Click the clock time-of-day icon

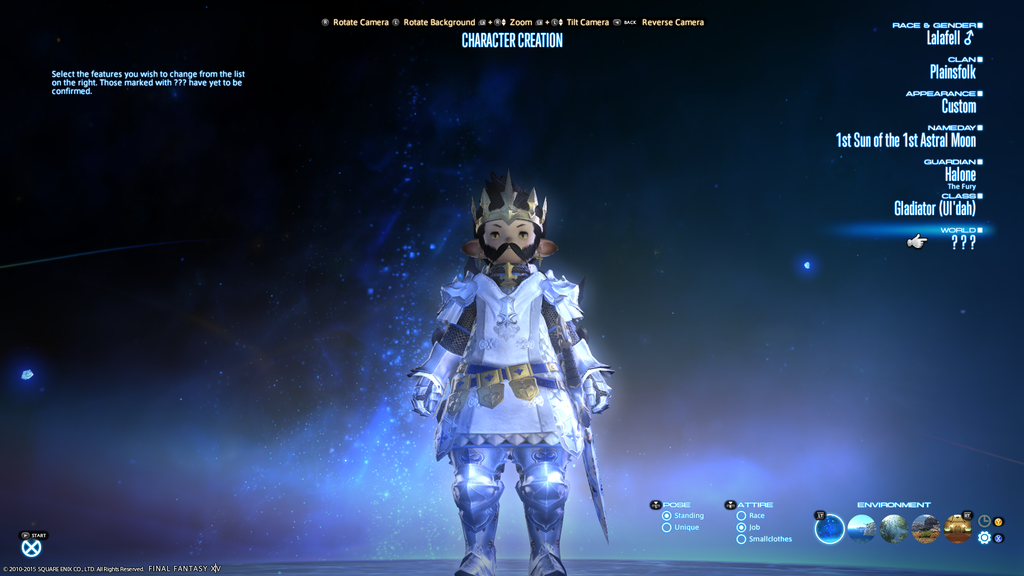[x=984, y=521]
